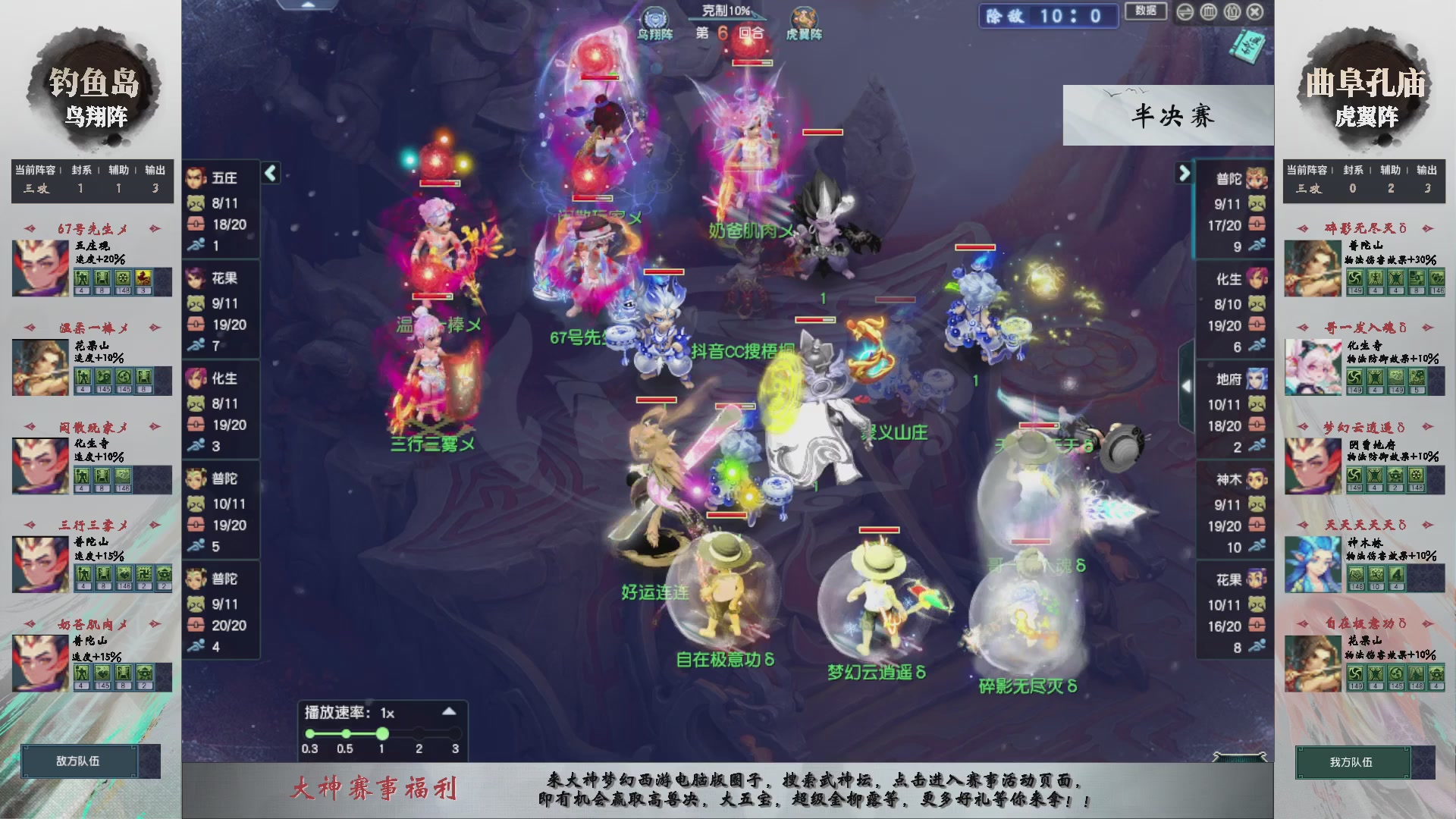Collapse the right combat stats panel with its arrow
Image resolution: width=1456 pixels, height=819 pixels.
pos(1183,173)
